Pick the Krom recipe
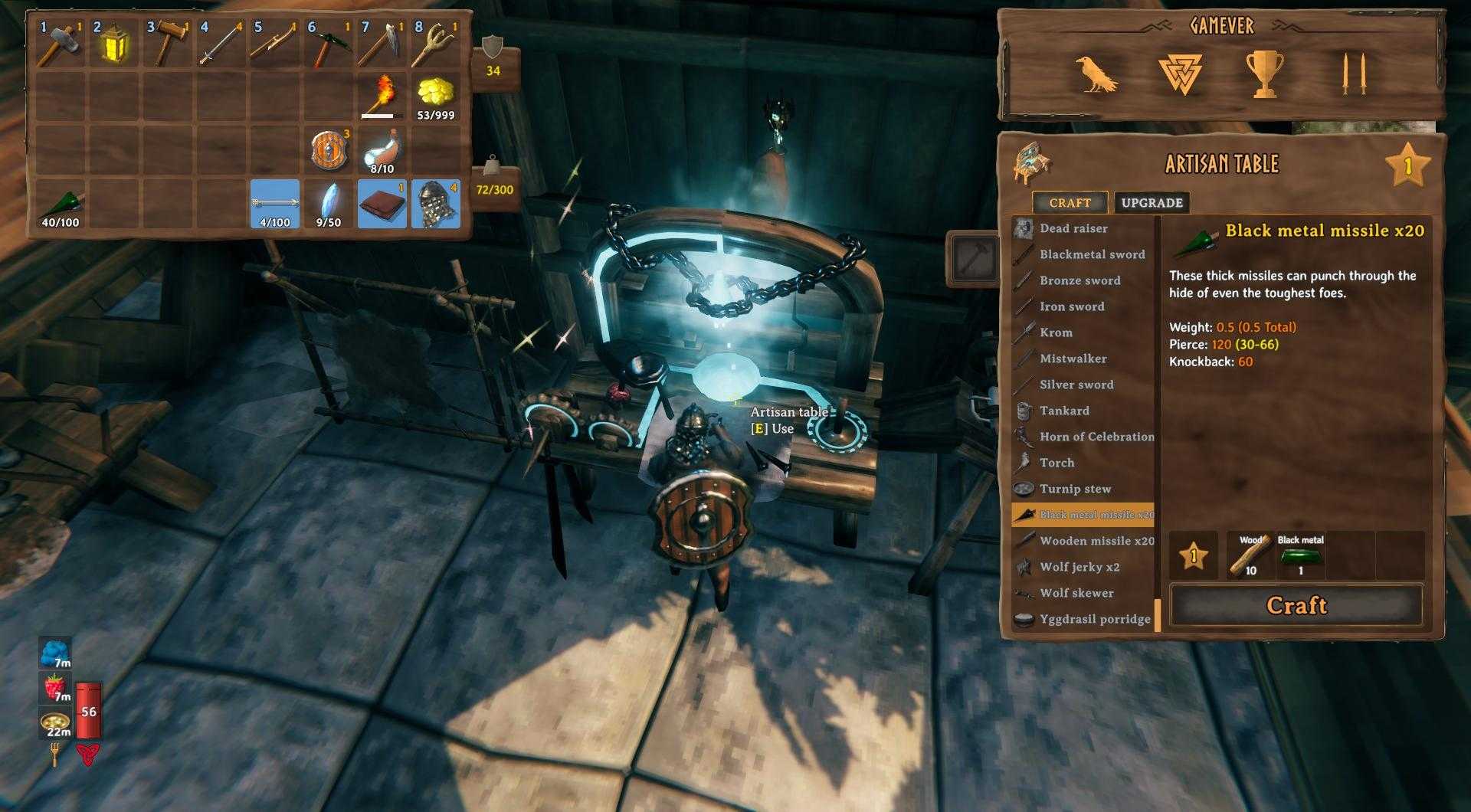Viewport: 1471px width, 812px height. click(x=1056, y=332)
